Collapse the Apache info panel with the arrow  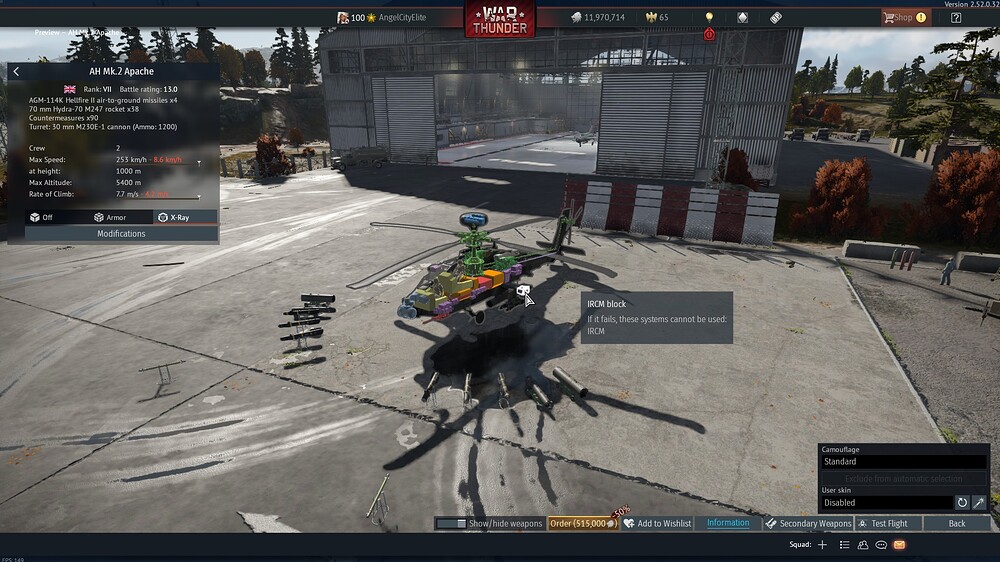(16, 72)
